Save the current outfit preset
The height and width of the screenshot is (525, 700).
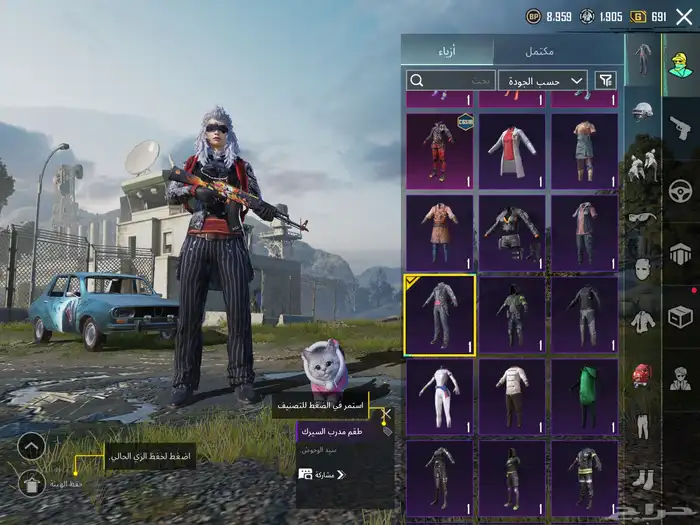coord(32,483)
